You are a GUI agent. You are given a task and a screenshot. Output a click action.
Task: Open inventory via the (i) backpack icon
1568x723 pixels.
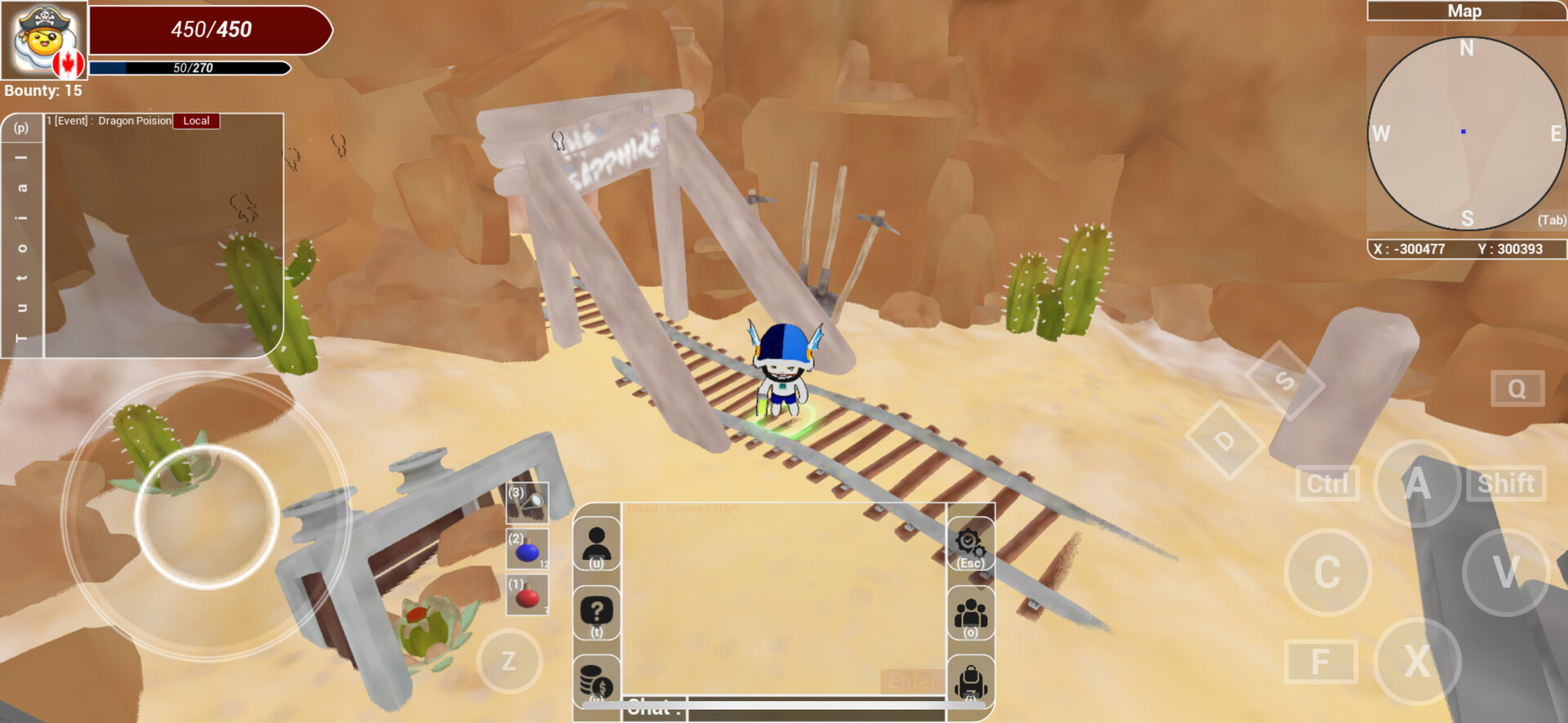(969, 681)
